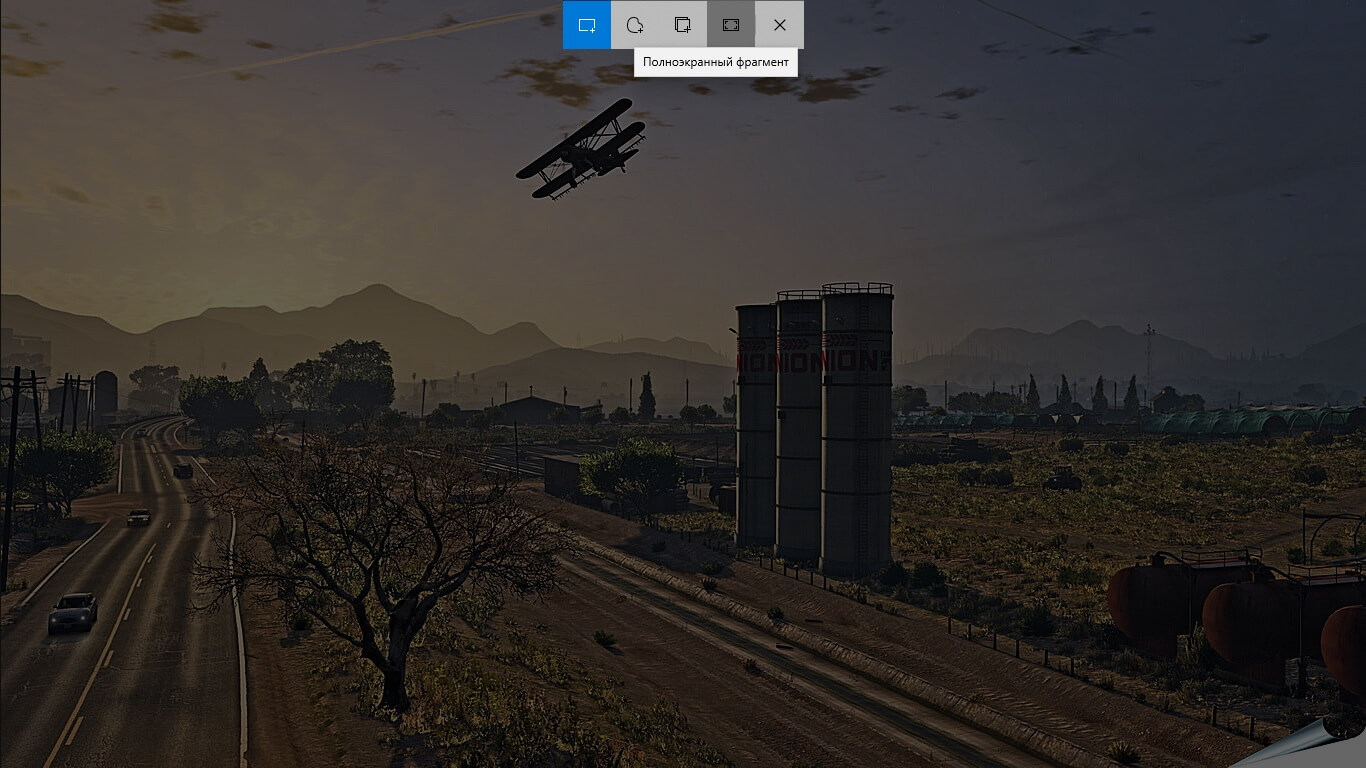Screen dimensions: 1366x768
Task: Choose the fullscreen snip mode
Action: tap(731, 25)
